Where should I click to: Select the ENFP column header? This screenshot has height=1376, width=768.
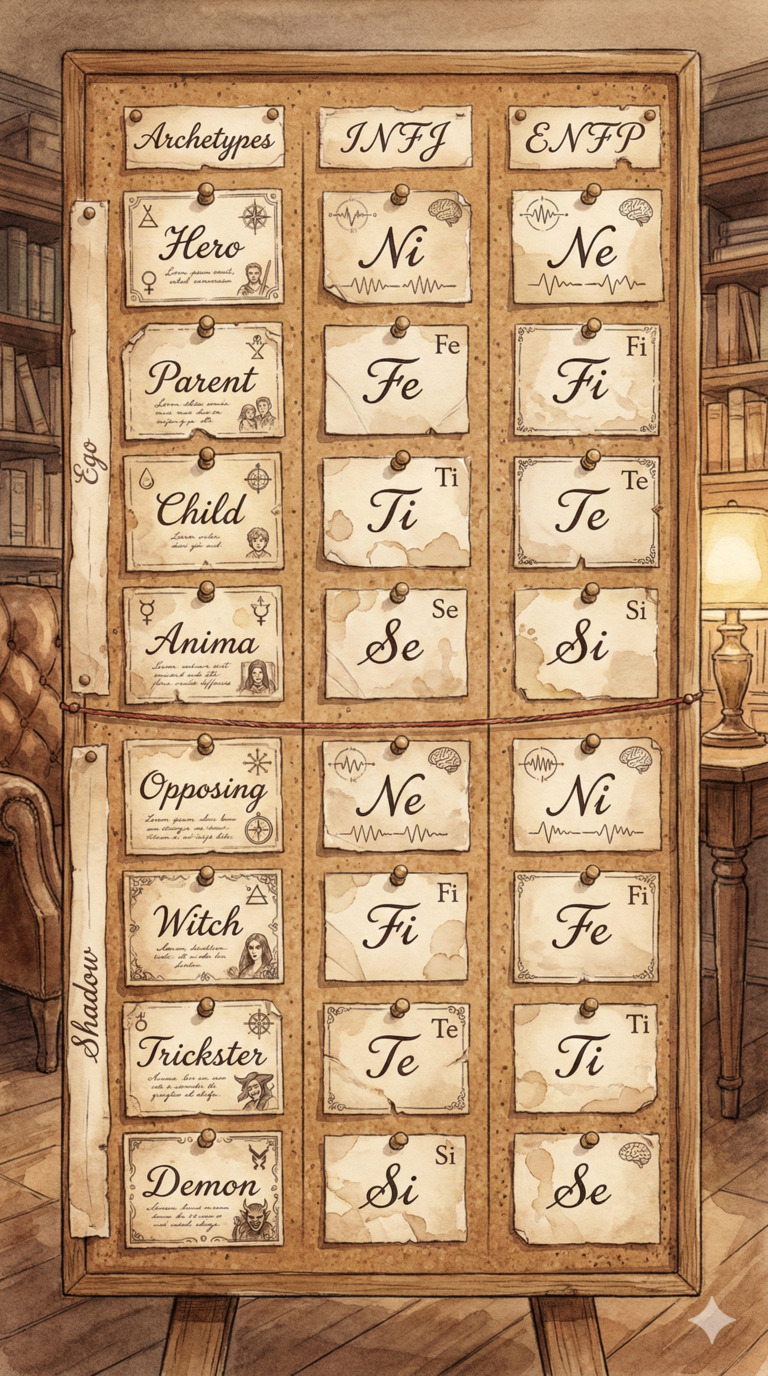585,138
